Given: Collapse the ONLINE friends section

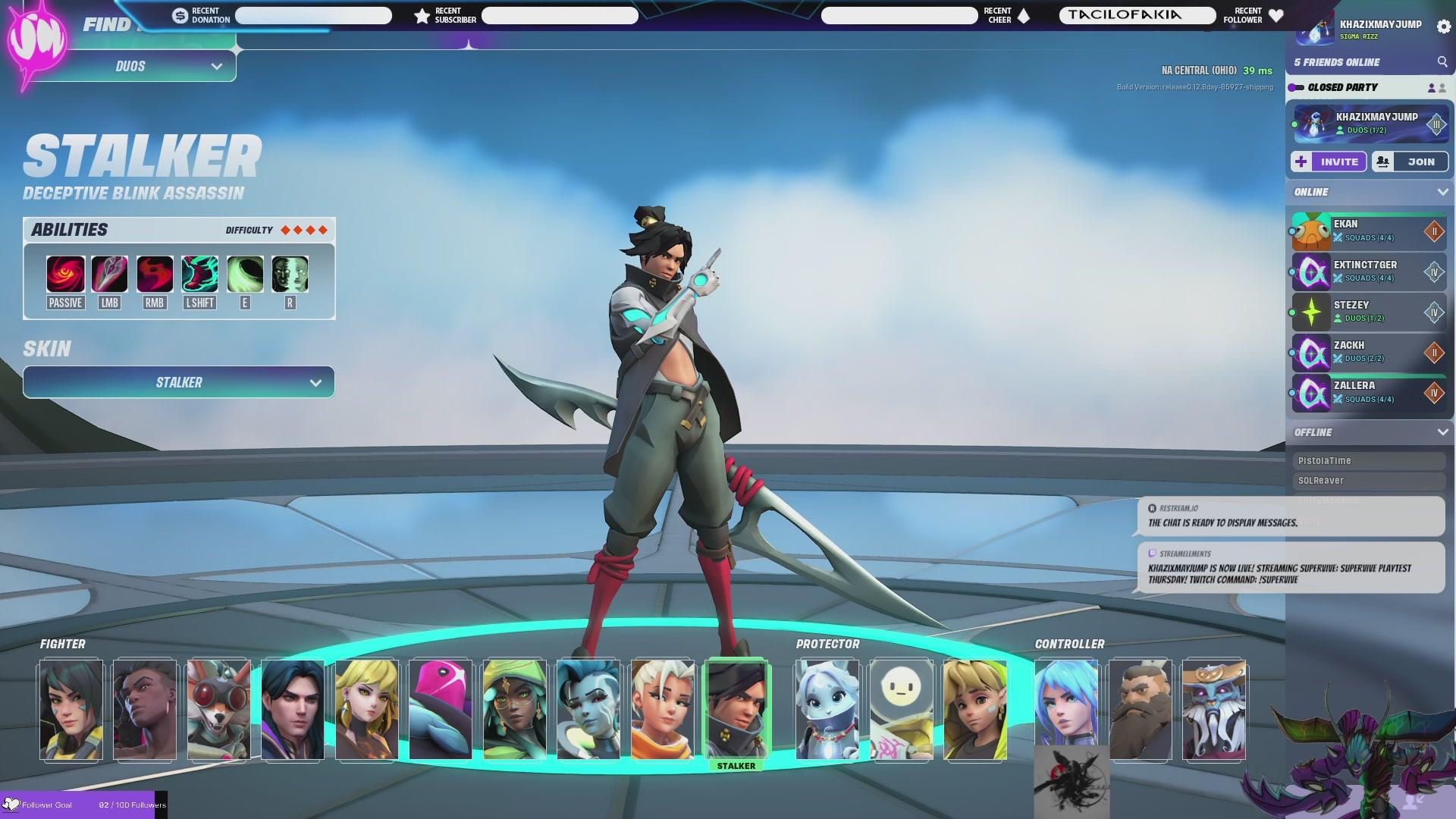Looking at the screenshot, I should tap(1443, 192).
